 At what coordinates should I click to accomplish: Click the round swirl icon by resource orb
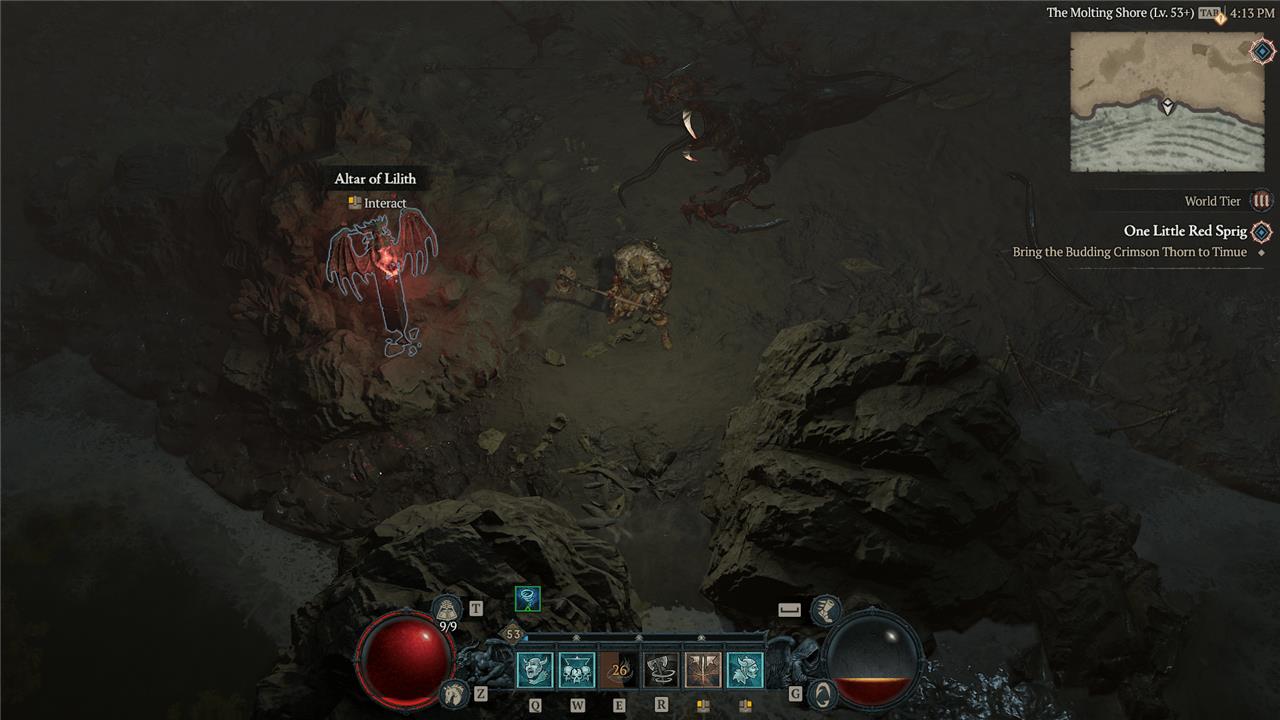point(822,692)
